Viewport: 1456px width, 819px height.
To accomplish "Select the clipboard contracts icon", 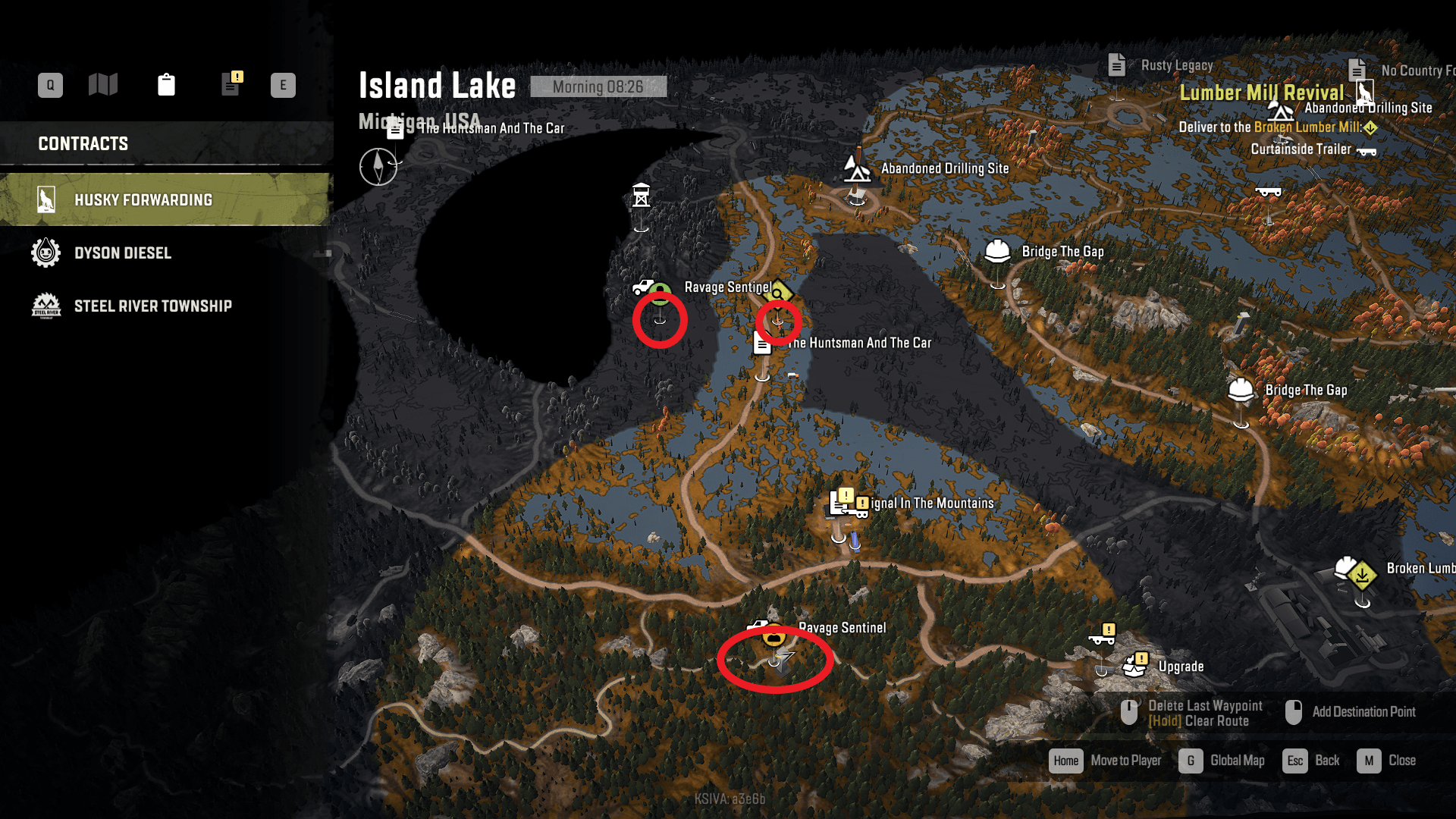I will [x=167, y=85].
